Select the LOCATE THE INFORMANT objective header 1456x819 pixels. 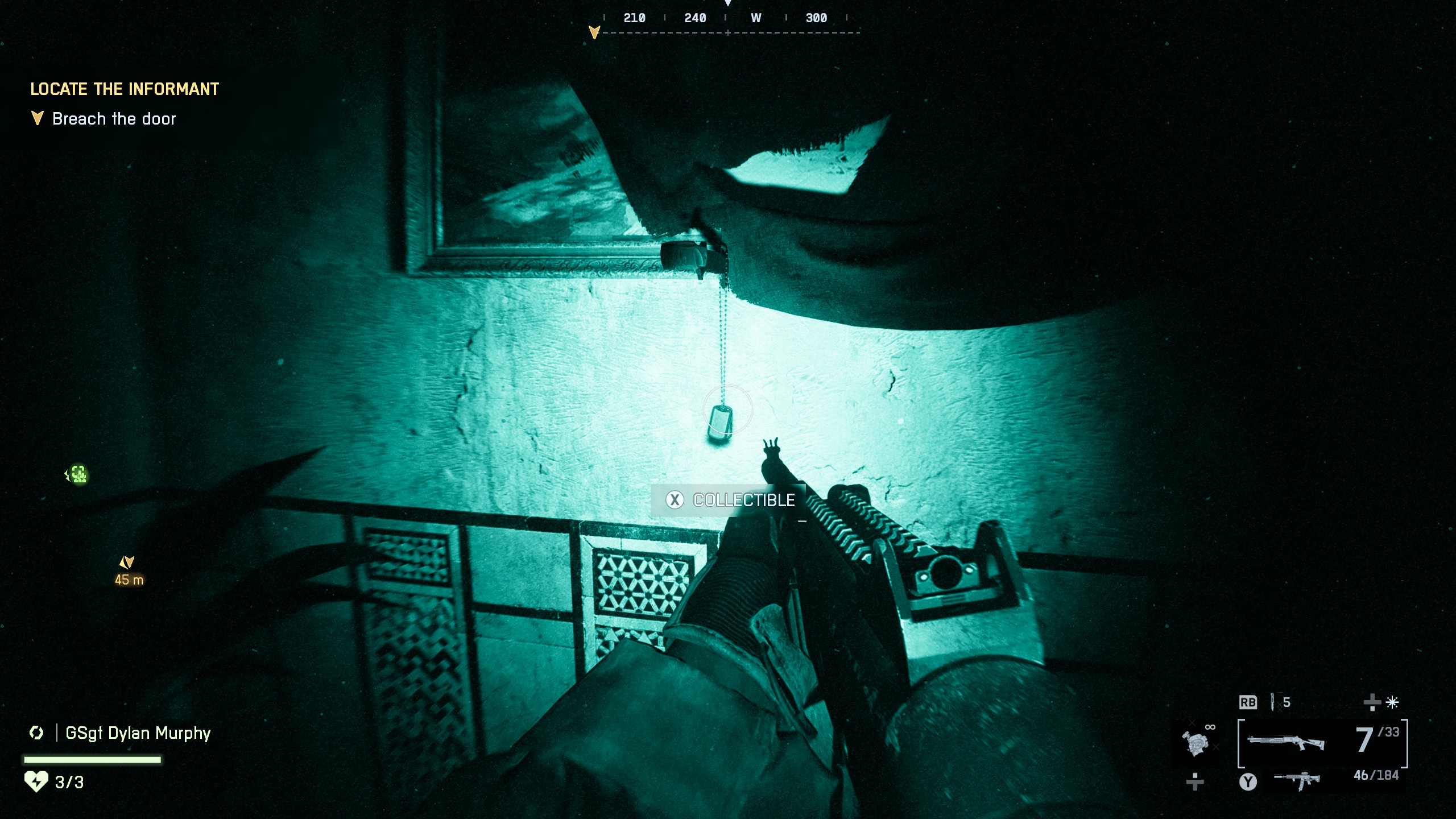pos(124,89)
